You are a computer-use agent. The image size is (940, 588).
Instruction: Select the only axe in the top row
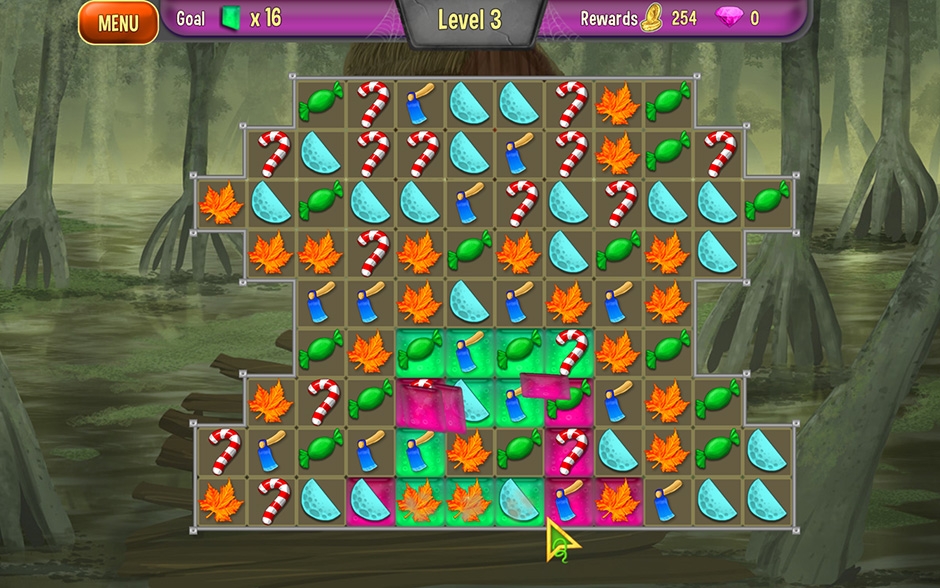pos(420,104)
